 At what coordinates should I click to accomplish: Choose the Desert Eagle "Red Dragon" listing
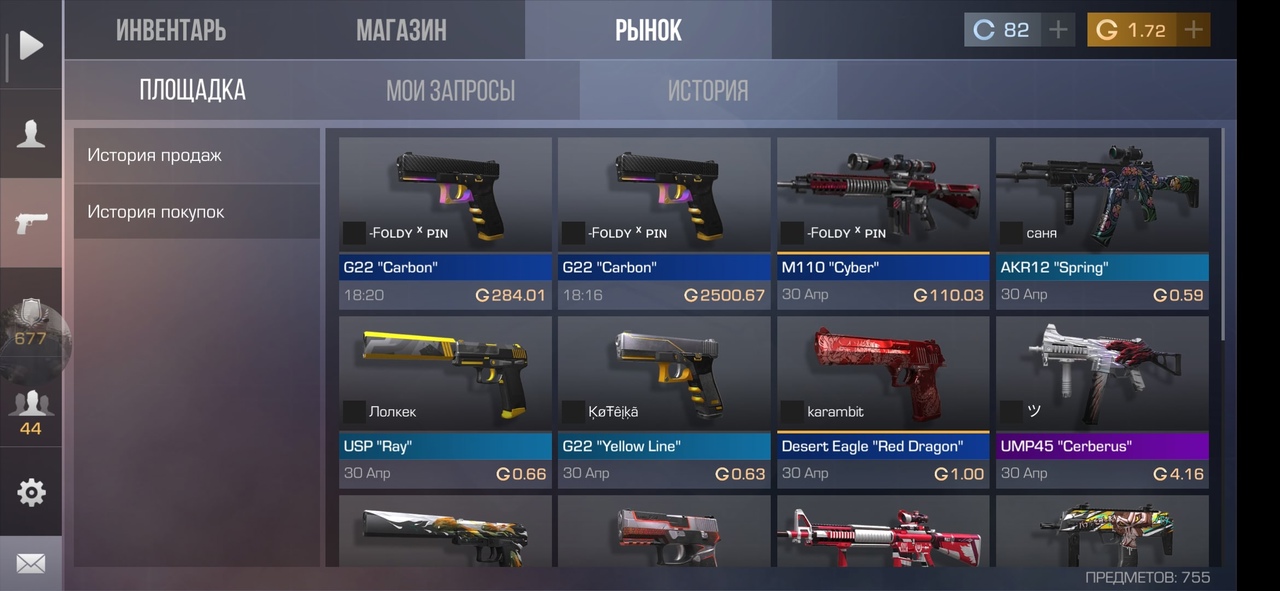point(883,401)
